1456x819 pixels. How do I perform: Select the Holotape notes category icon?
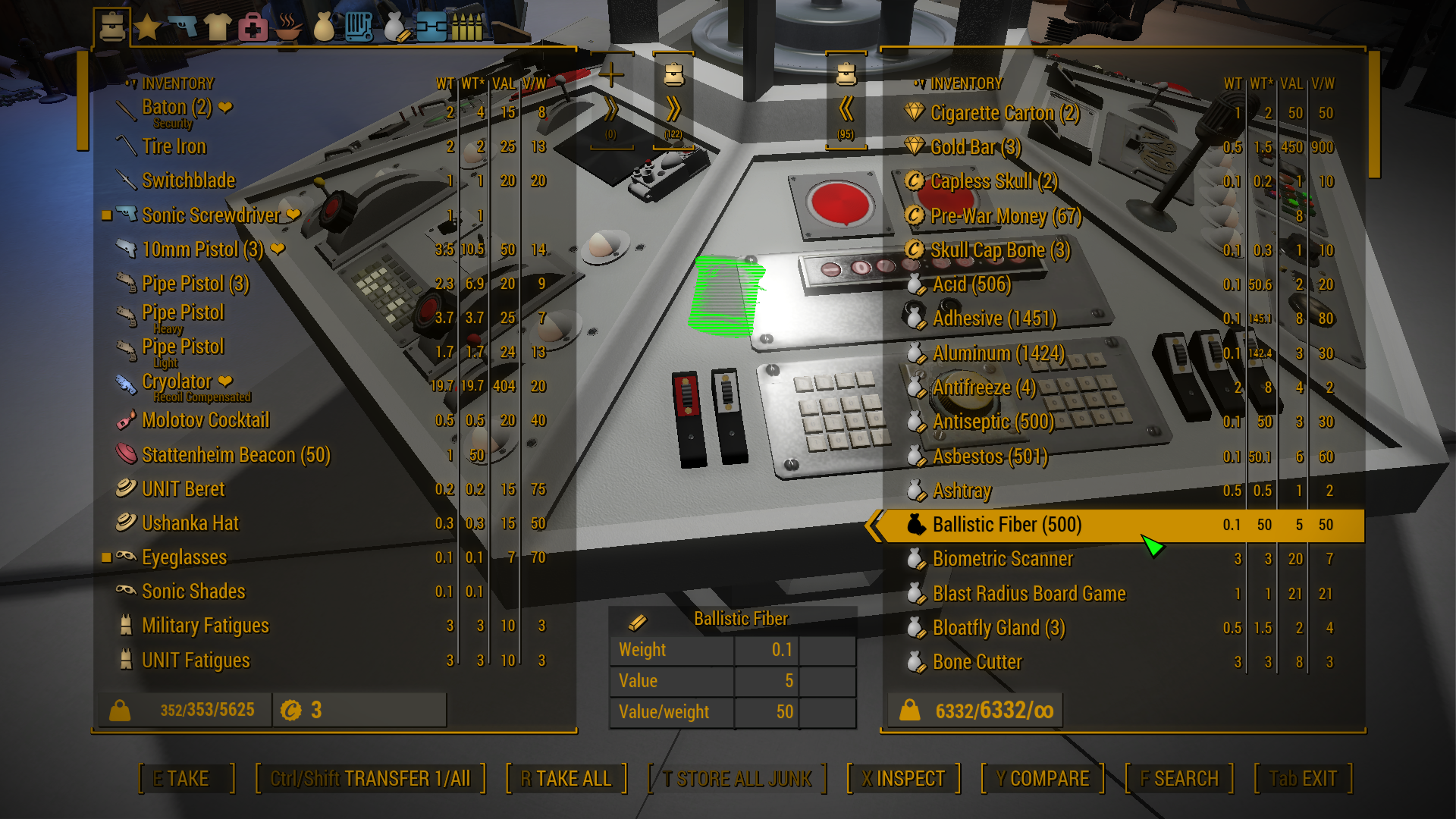tap(359, 25)
